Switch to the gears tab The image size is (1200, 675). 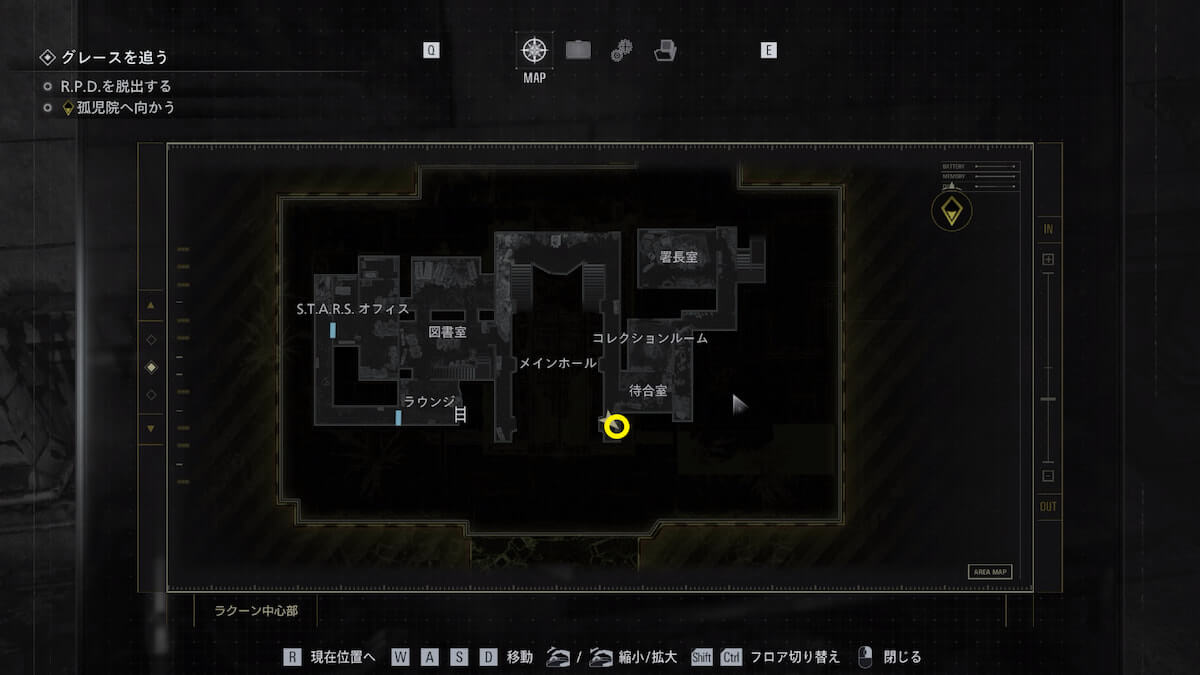[x=621, y=50]
